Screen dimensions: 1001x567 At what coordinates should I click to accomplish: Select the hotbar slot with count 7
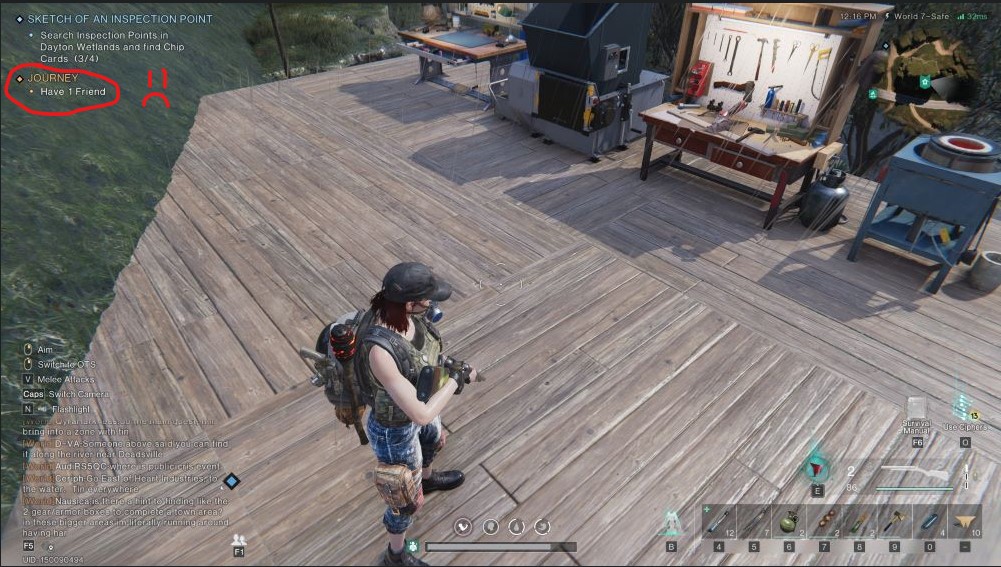click(x=754, y=521)
